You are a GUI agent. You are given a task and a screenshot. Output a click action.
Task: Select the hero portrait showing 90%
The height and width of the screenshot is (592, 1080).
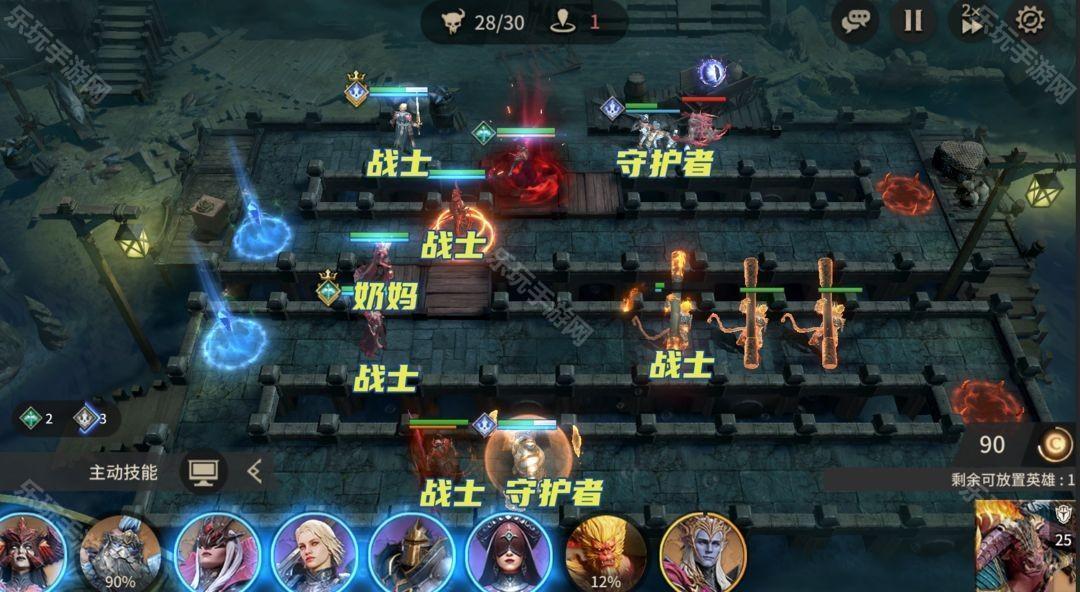[120, 553]
